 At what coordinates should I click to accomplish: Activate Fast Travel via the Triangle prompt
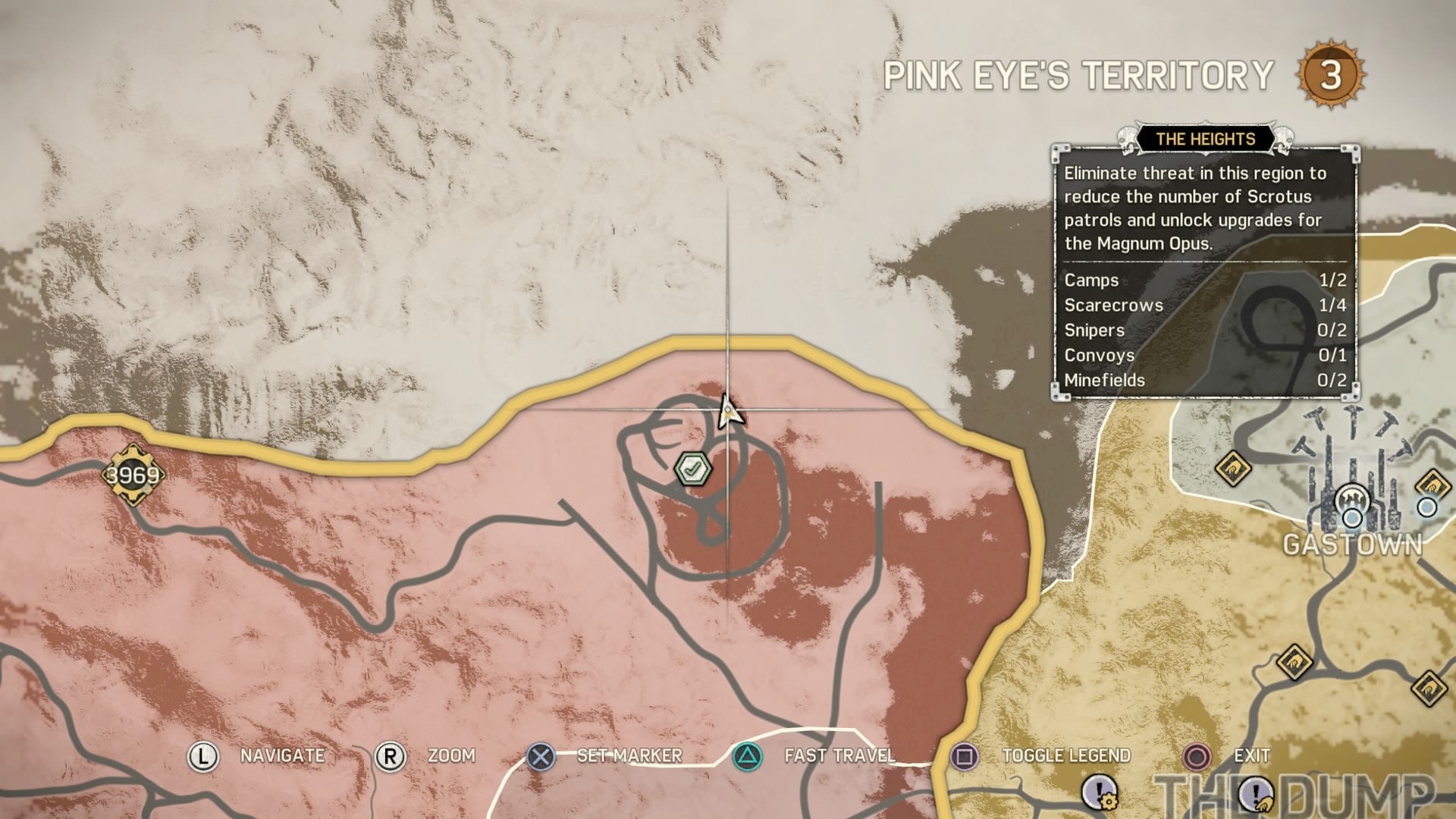(x=746, y=756)
